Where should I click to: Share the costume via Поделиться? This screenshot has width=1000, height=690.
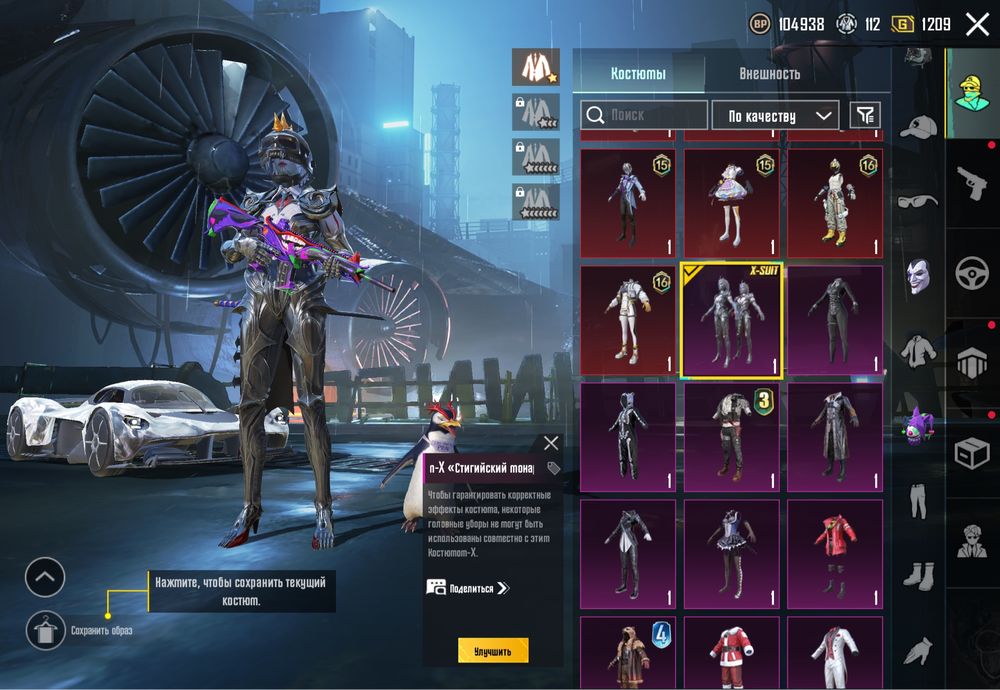[468, 588]
